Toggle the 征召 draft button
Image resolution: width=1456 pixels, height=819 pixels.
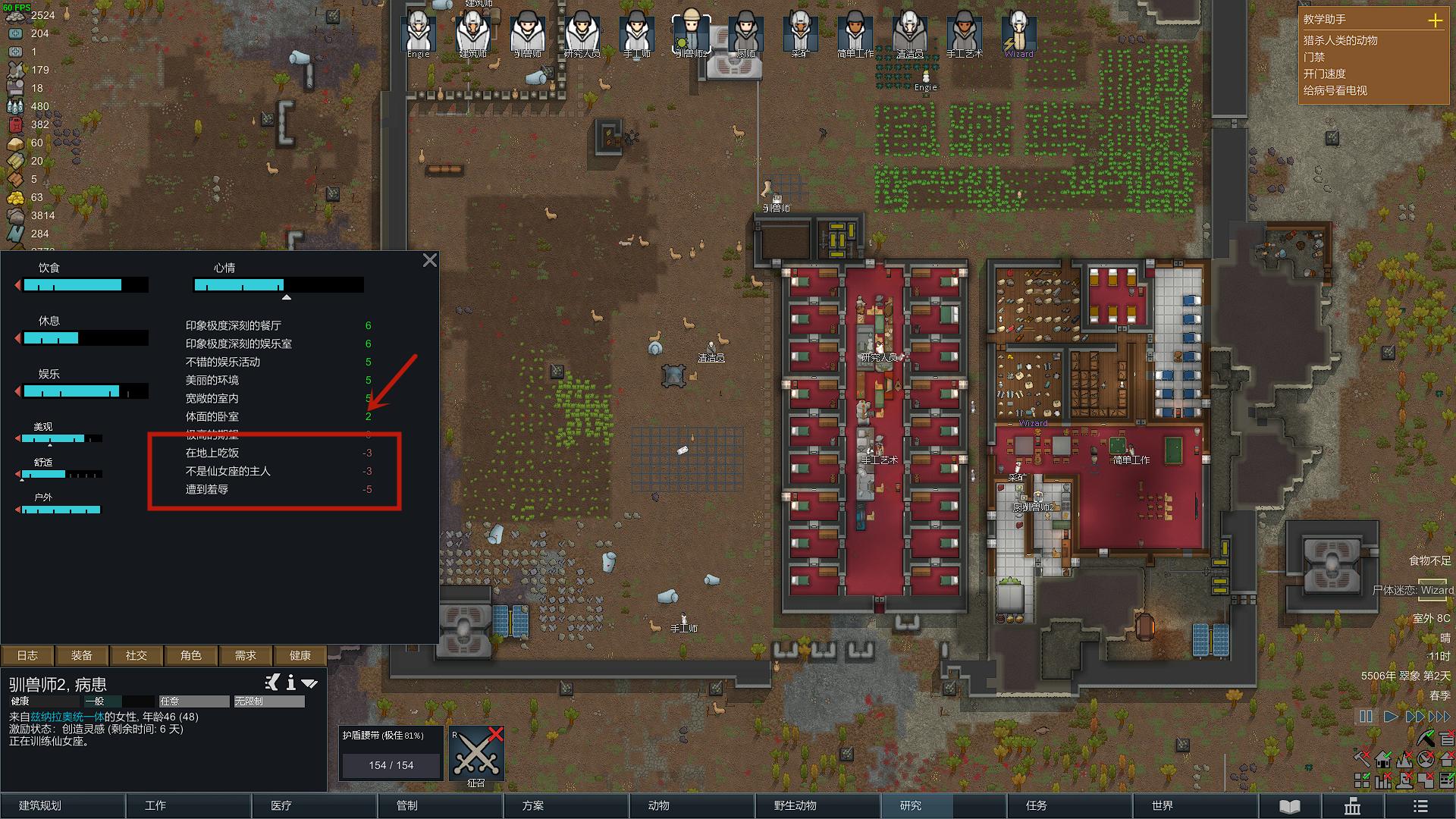pyautogui.click(x=476, y=754)
